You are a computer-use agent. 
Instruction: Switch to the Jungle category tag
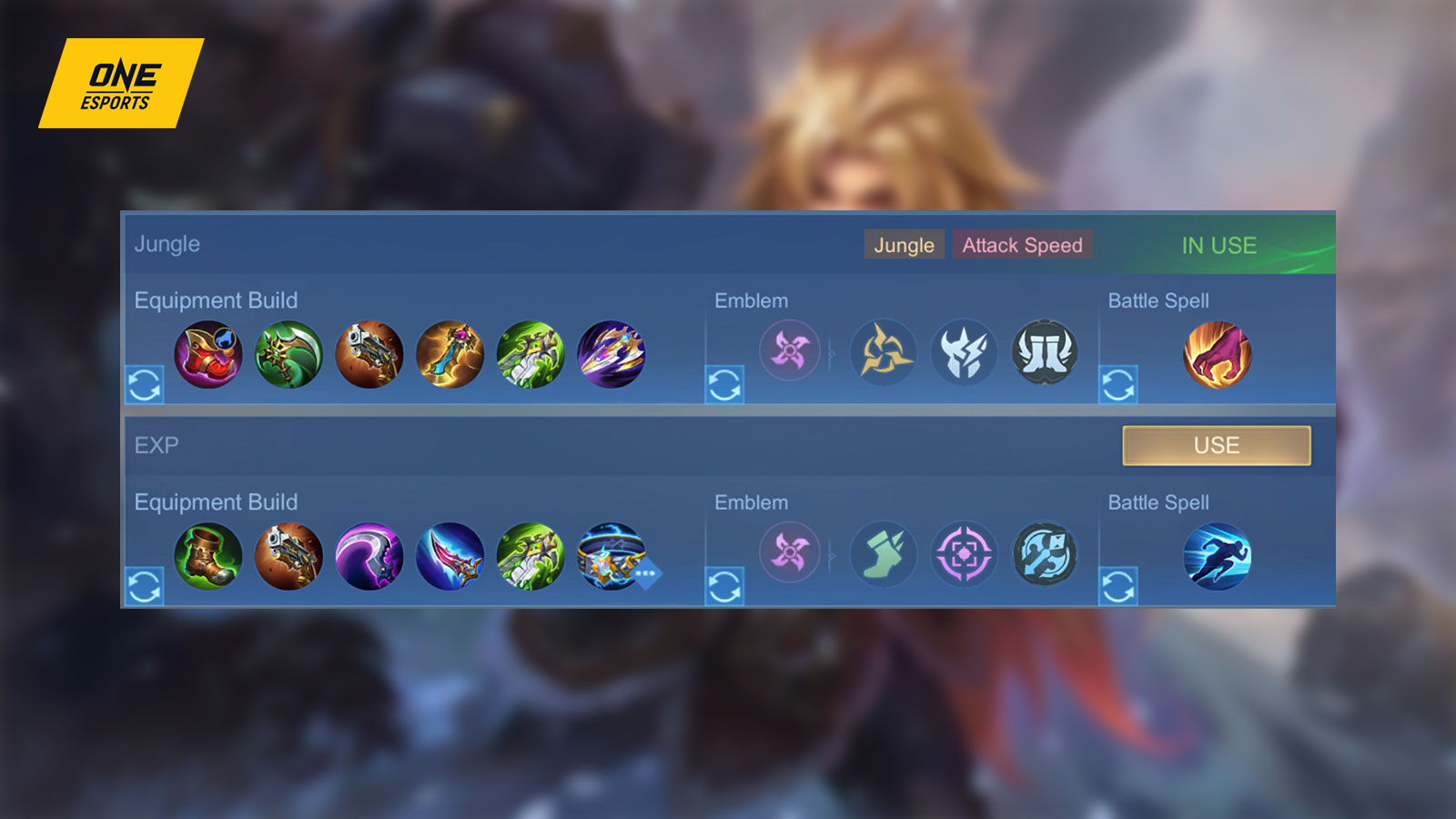pyautogui.click(x=904, y=245)
